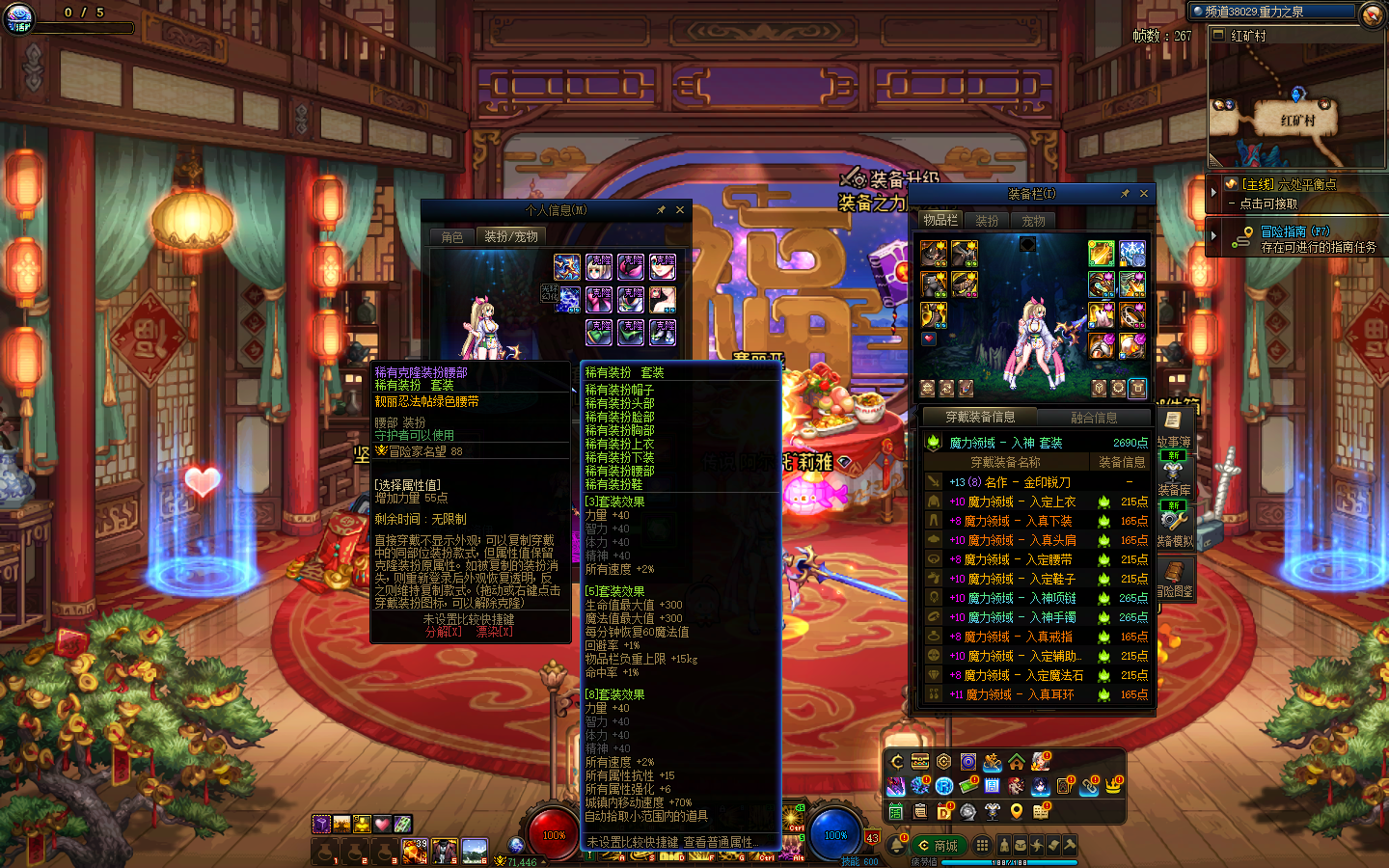This screenshot has height=868, width=1389.
Task: Open the 商城 shop button
Action: click(937, 846)
